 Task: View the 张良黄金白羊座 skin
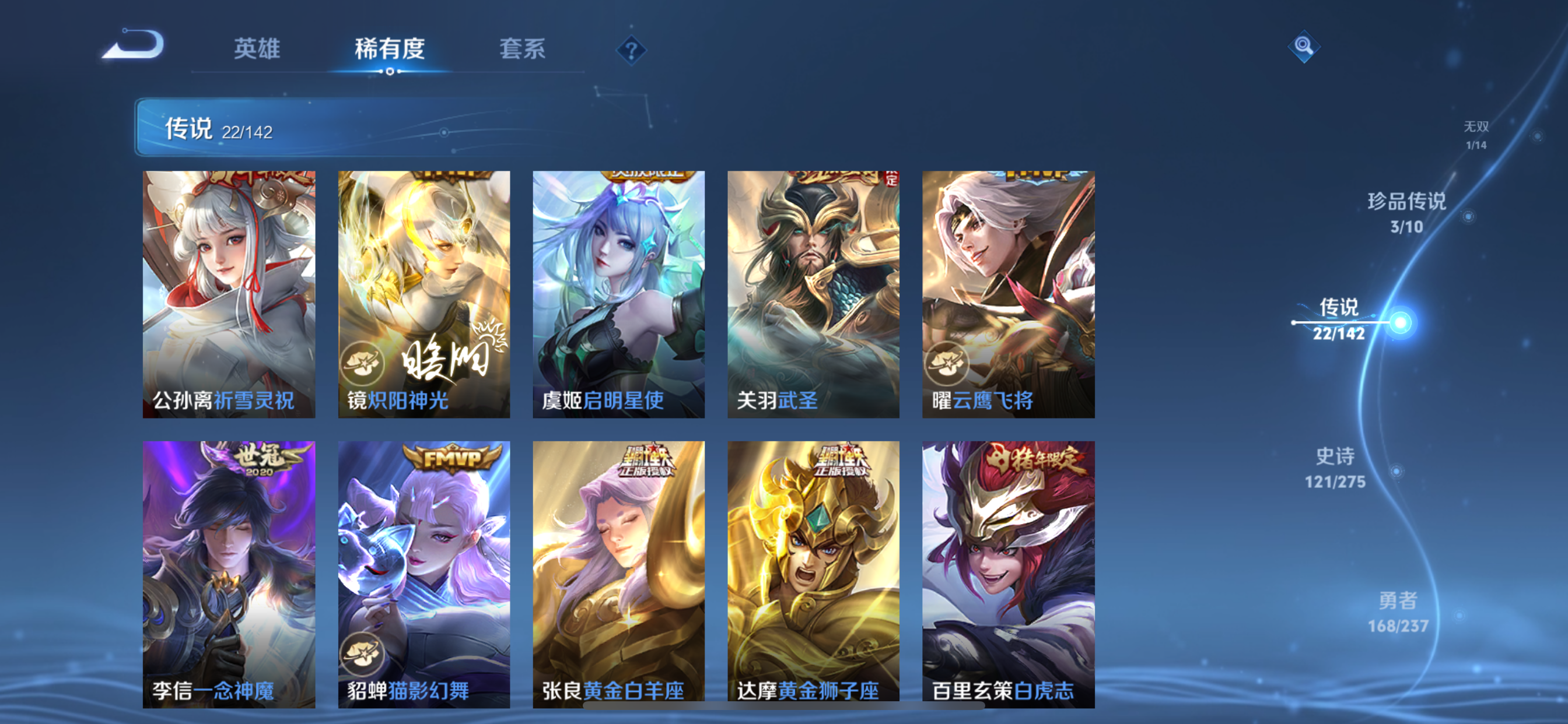(619, 566)
